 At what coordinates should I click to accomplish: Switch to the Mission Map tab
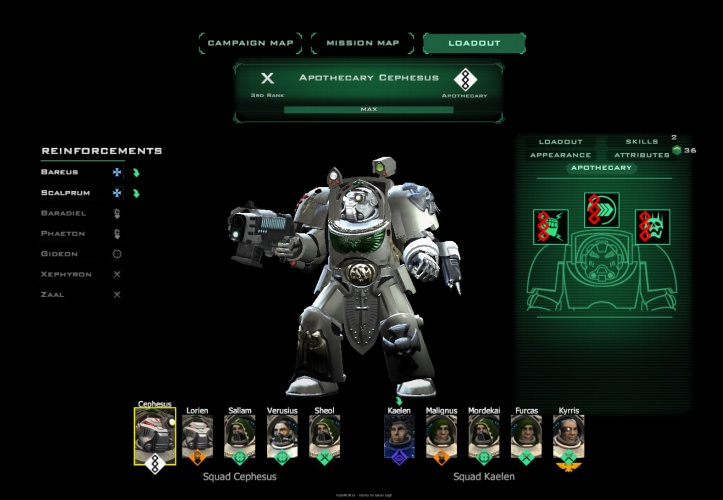(362, 43)
